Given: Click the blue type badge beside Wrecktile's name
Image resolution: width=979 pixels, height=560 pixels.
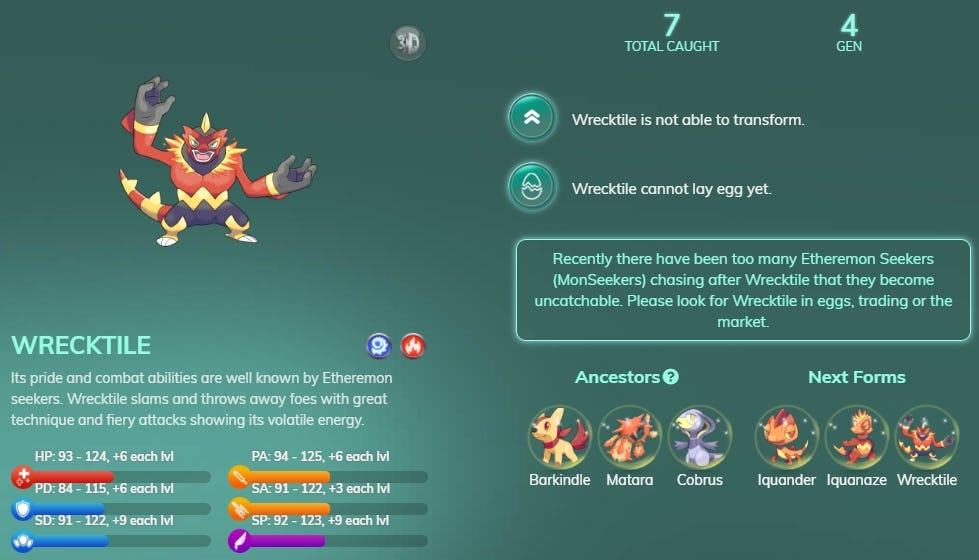Looking at the screenshot, I should [x=379, y=346].
